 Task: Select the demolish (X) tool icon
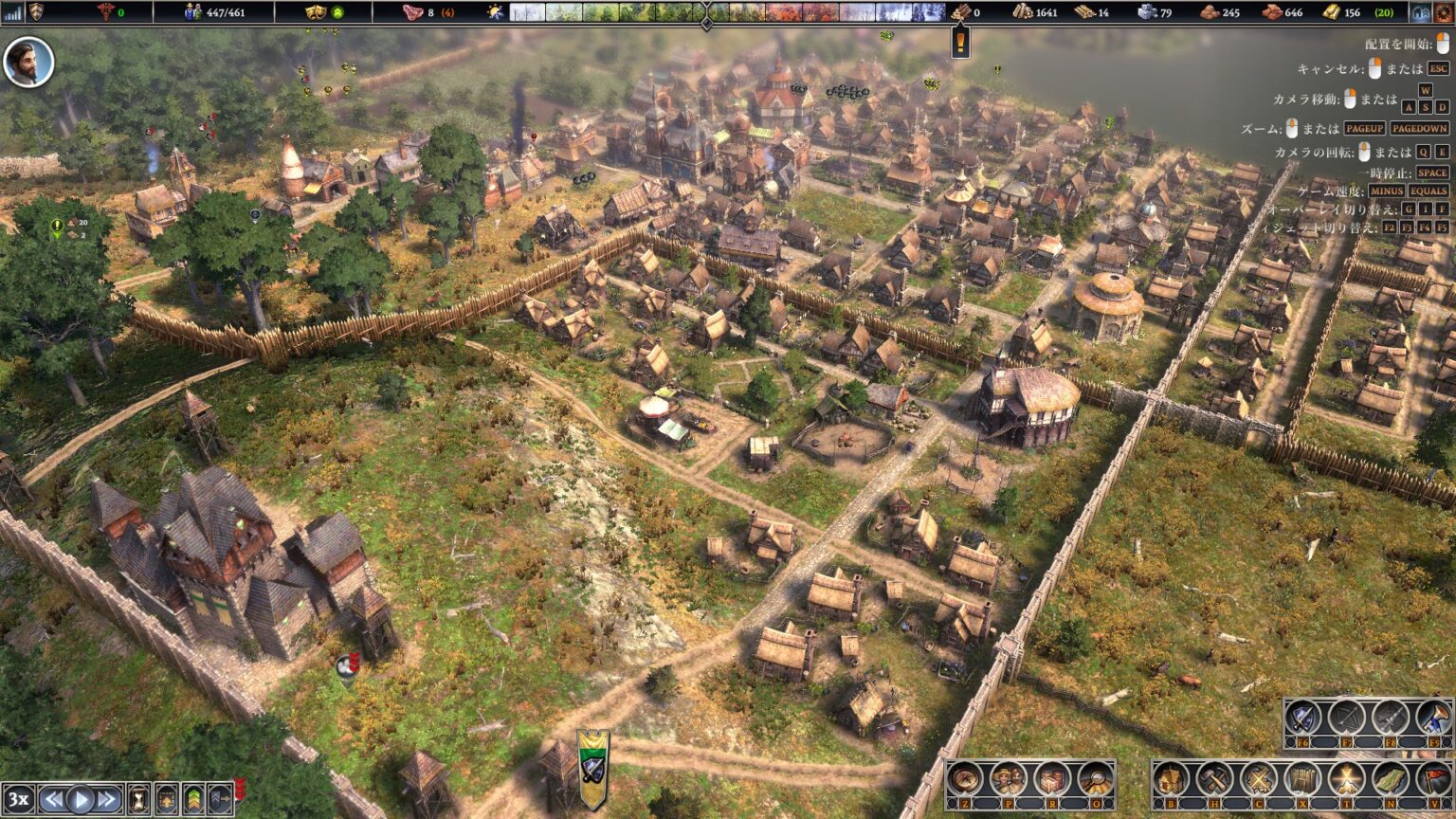(x=1259, y=777)
